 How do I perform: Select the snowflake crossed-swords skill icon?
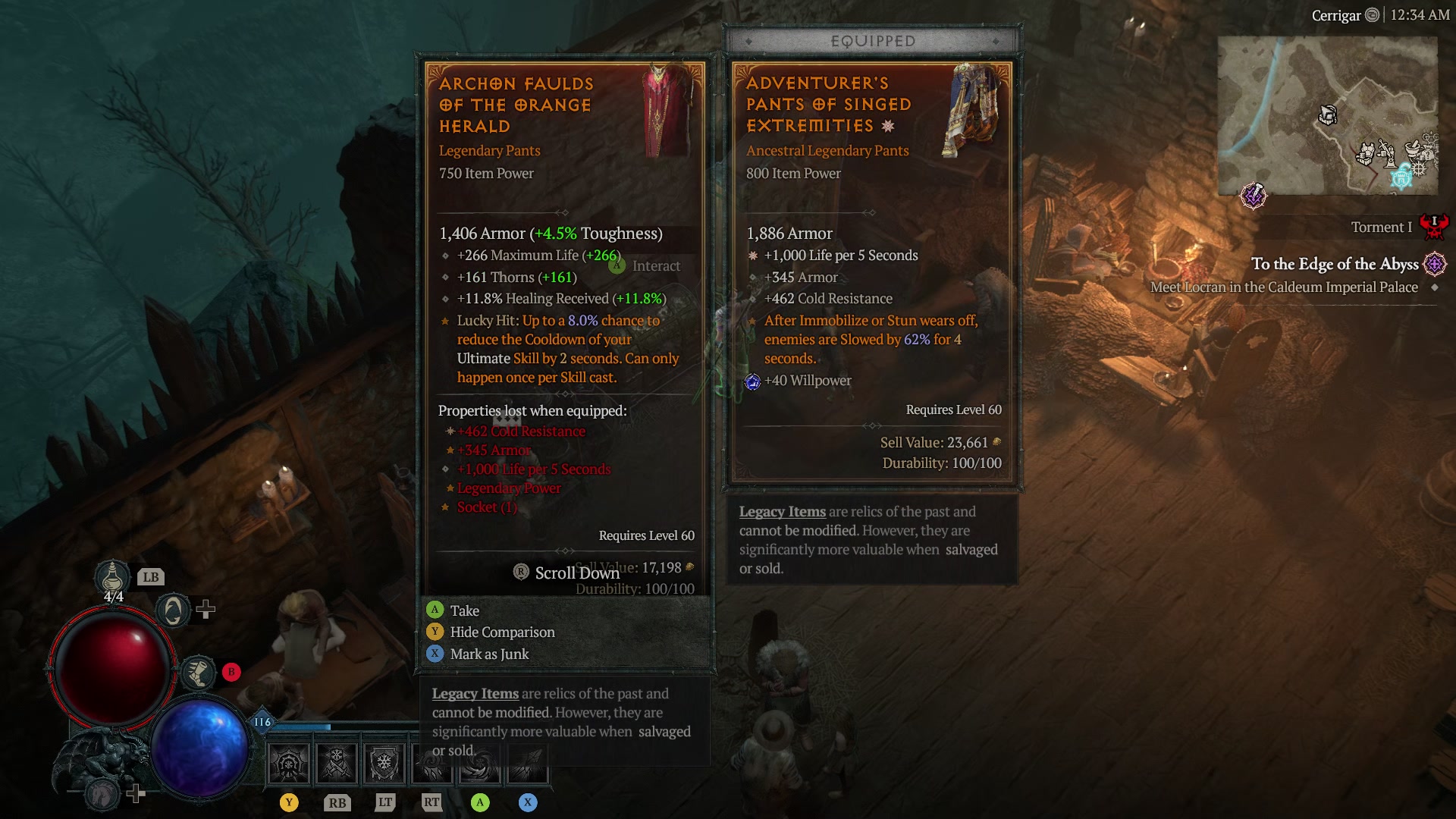[x=336, y=762]
